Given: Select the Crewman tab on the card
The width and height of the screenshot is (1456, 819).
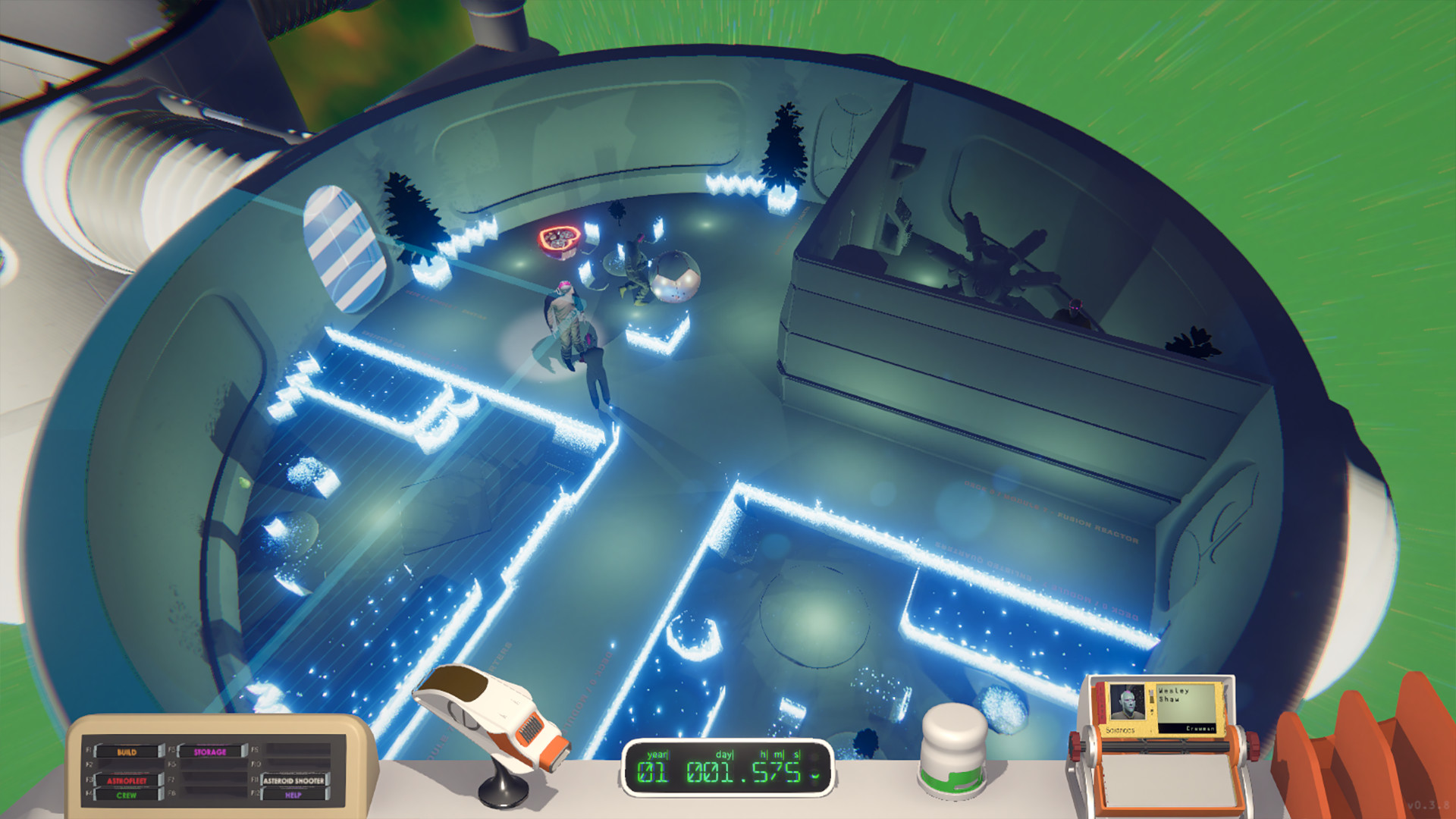Looking at the screenshot, I should (1200, 728).
